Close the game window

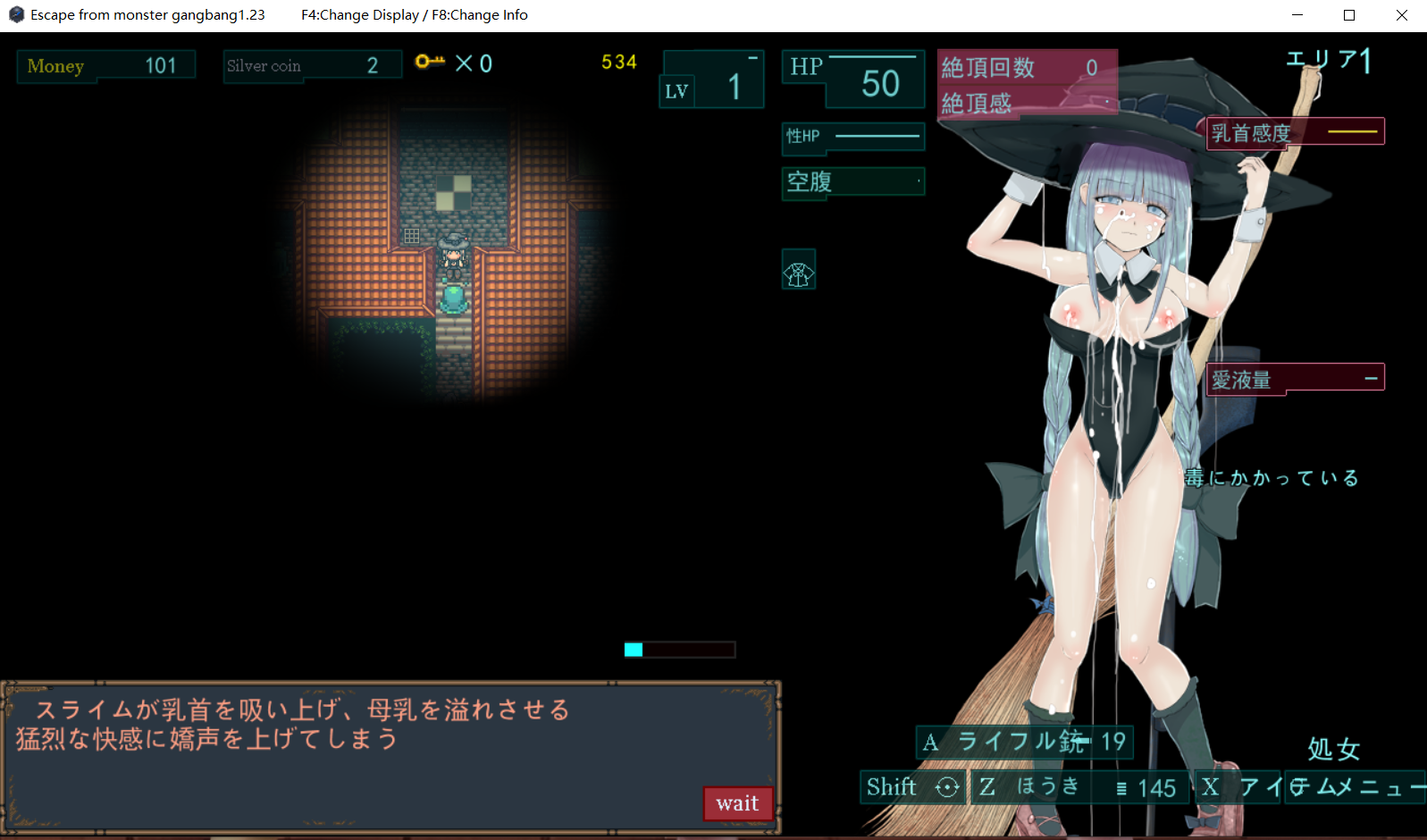tap(1401, 15)
